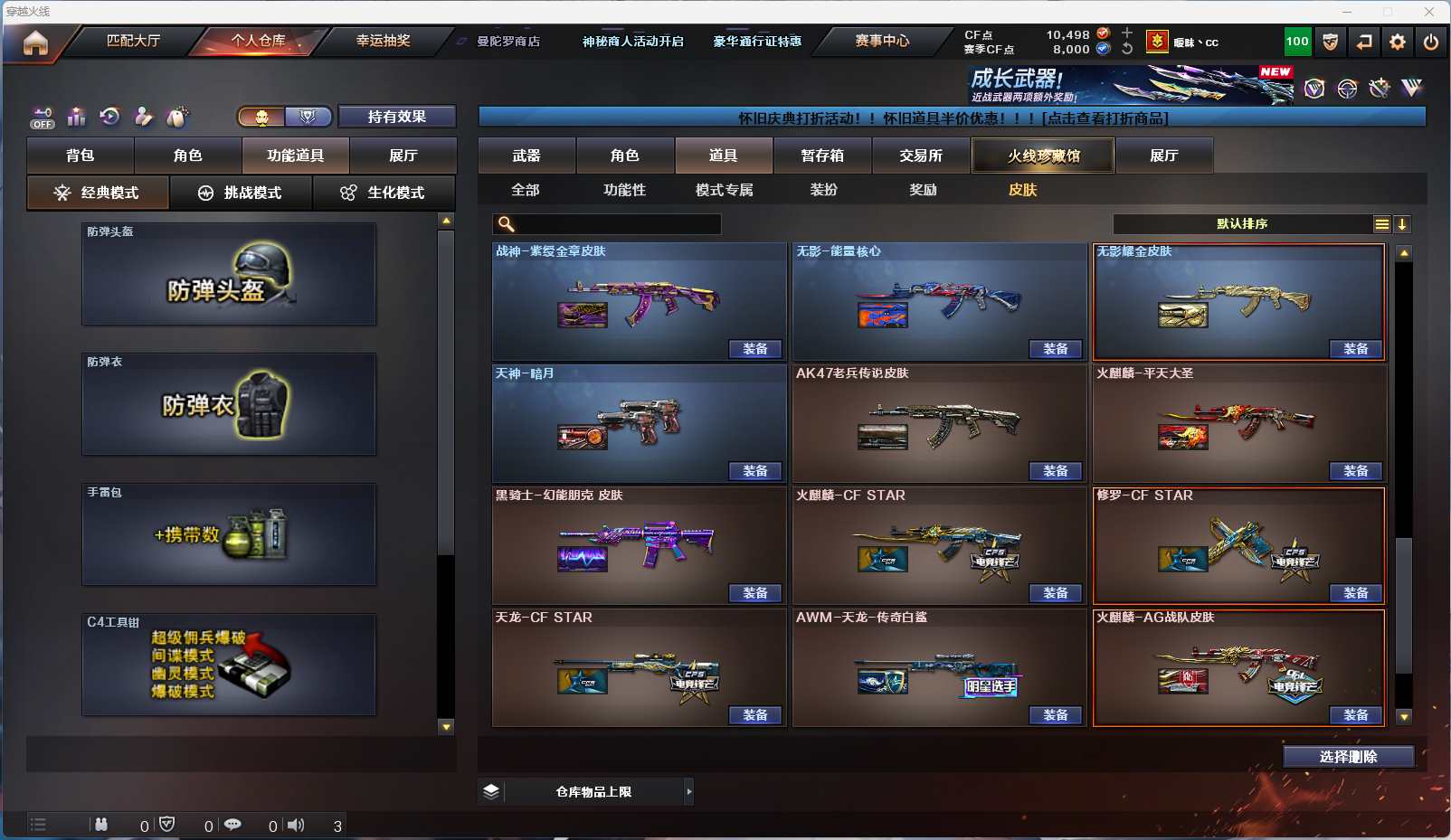1451x840 pixels.
Task: Click the 选择删除 button
Action: [1348, 757]
